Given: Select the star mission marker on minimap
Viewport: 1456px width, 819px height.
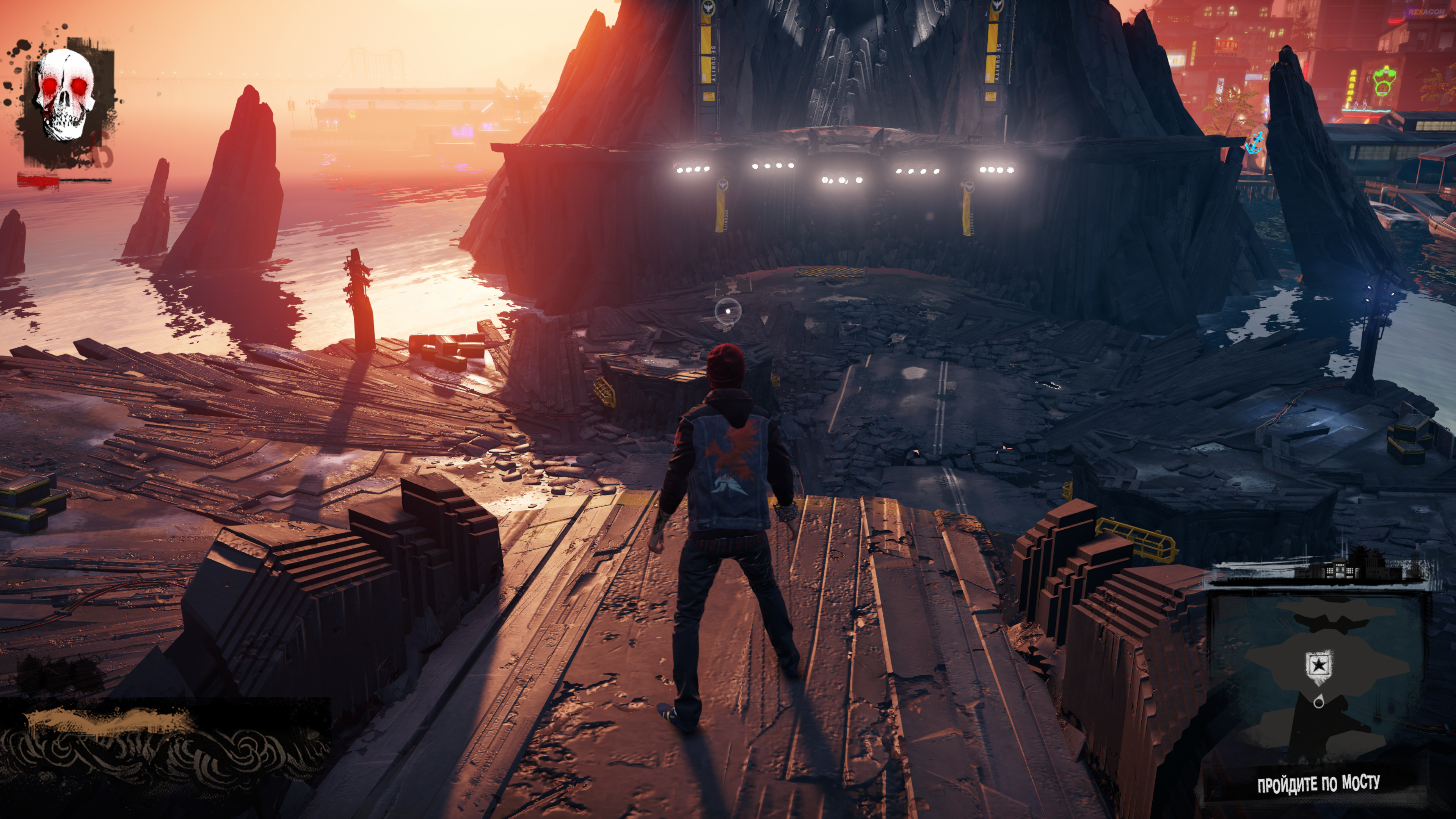Looking at the screenshot, I should [1319, 665].
